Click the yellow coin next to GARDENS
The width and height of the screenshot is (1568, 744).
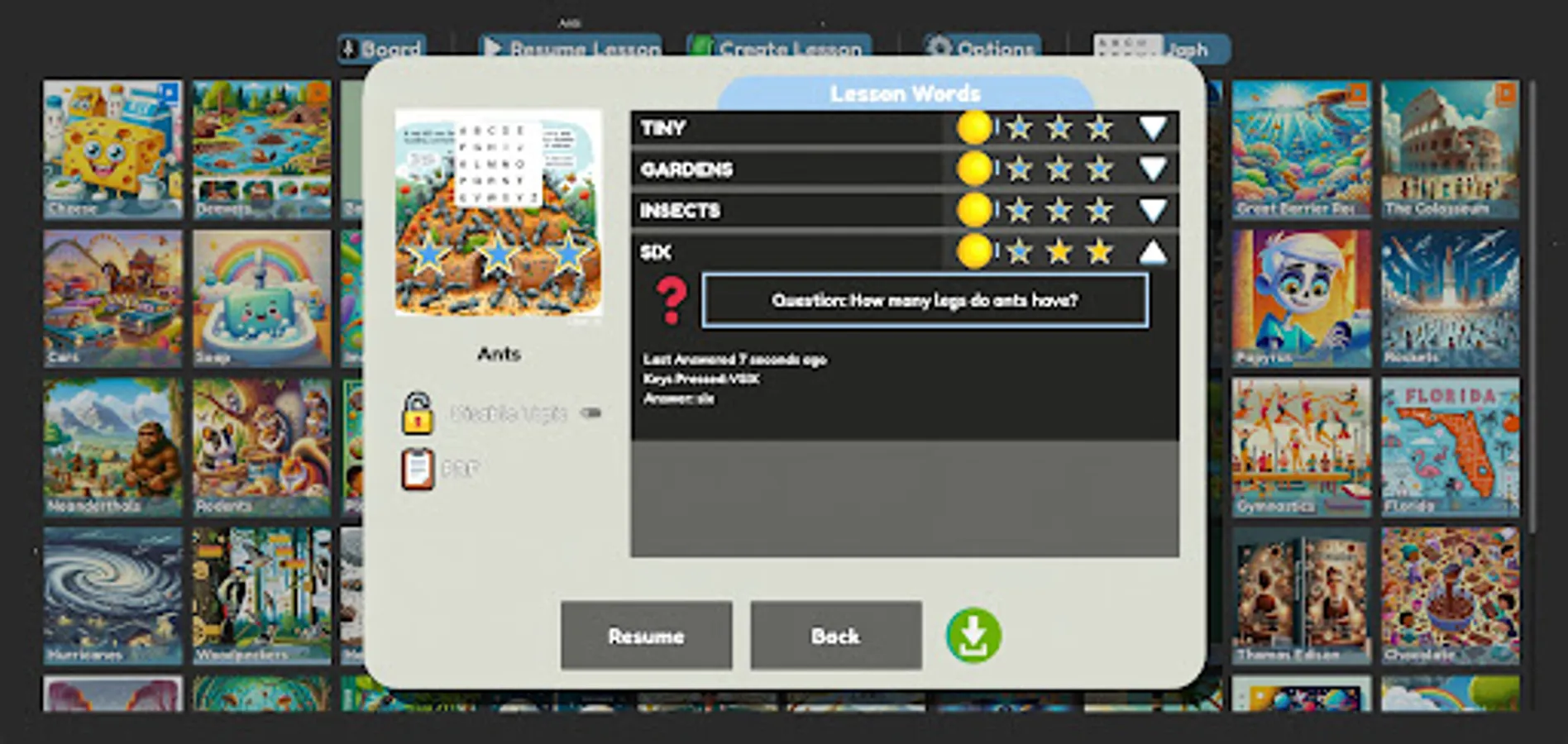[x=976, y=169]
